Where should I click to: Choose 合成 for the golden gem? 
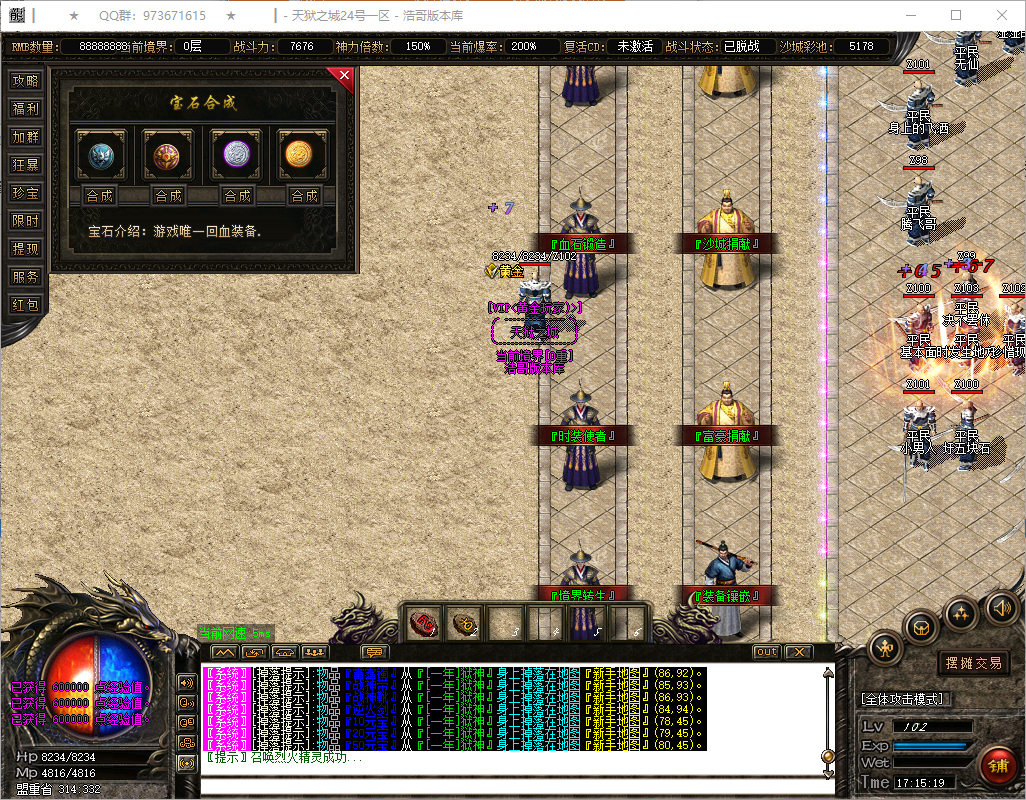click(304, 195)
